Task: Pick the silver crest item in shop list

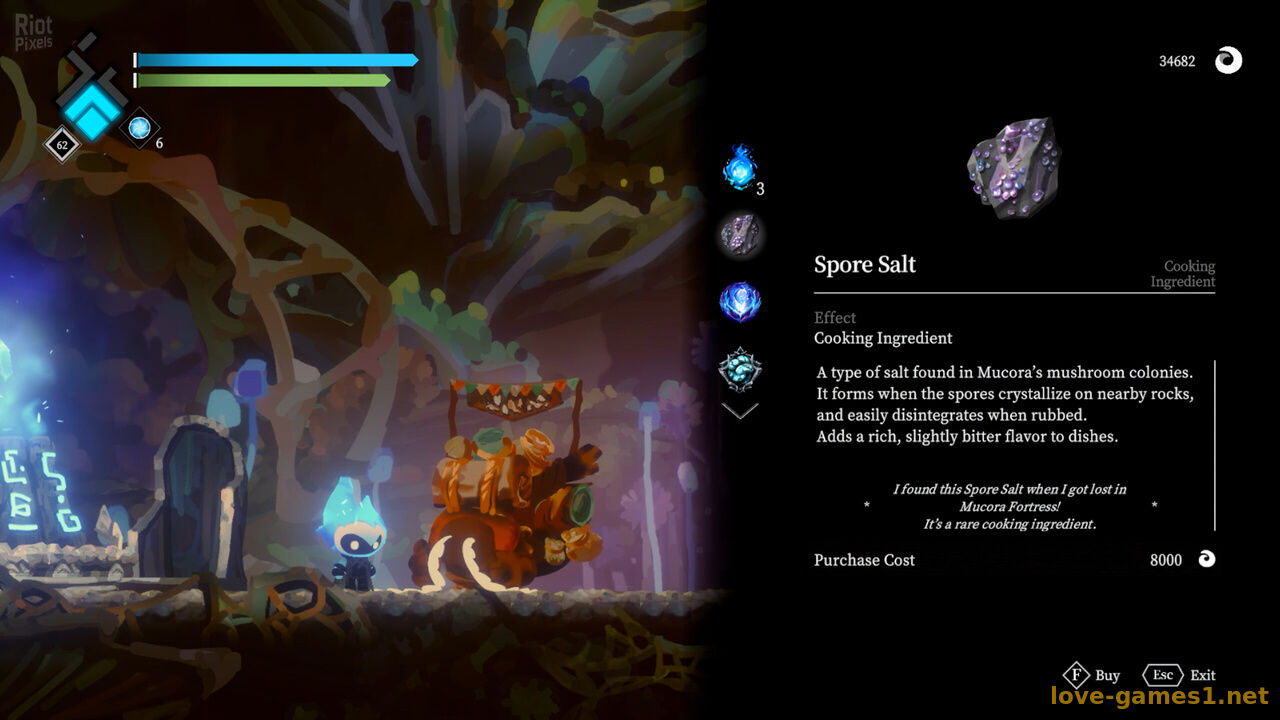Action: [x=740, y=368]
